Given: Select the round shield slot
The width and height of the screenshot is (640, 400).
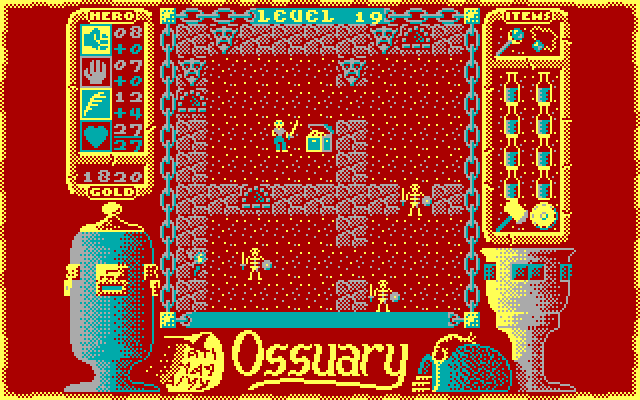Looking at the screenshot, I should 544,215.
